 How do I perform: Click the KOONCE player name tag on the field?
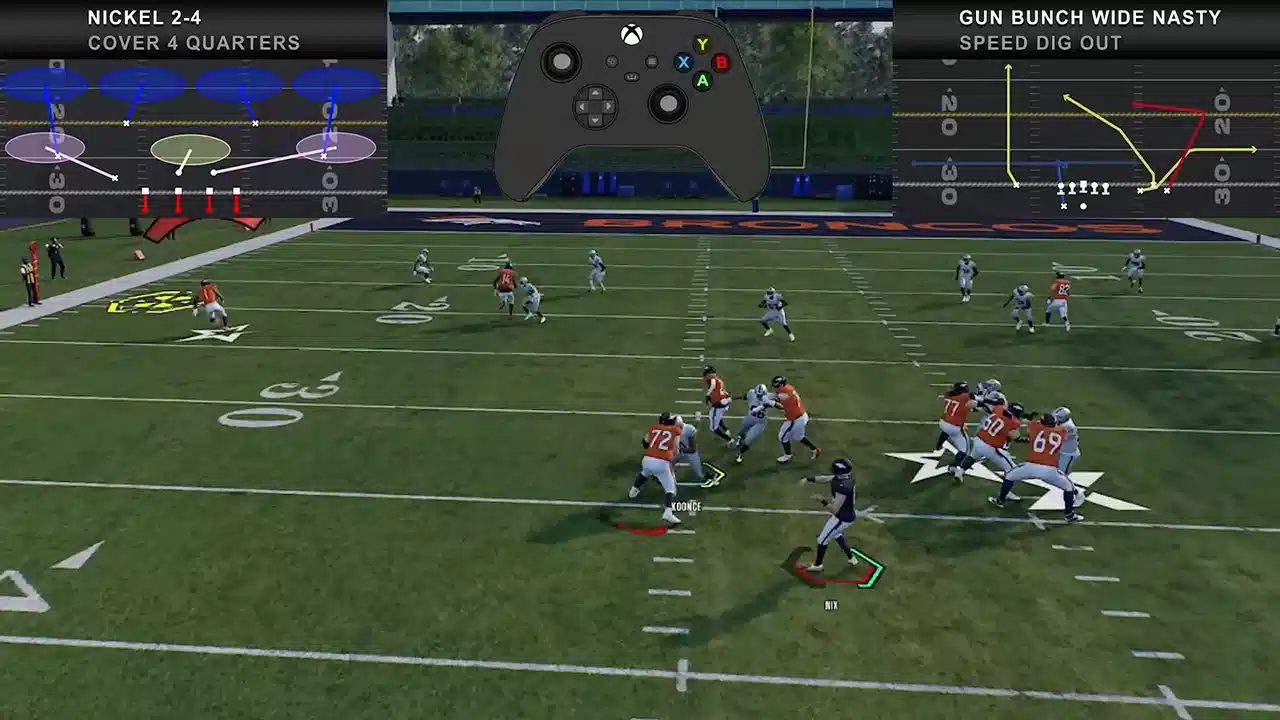click(685, 508)
